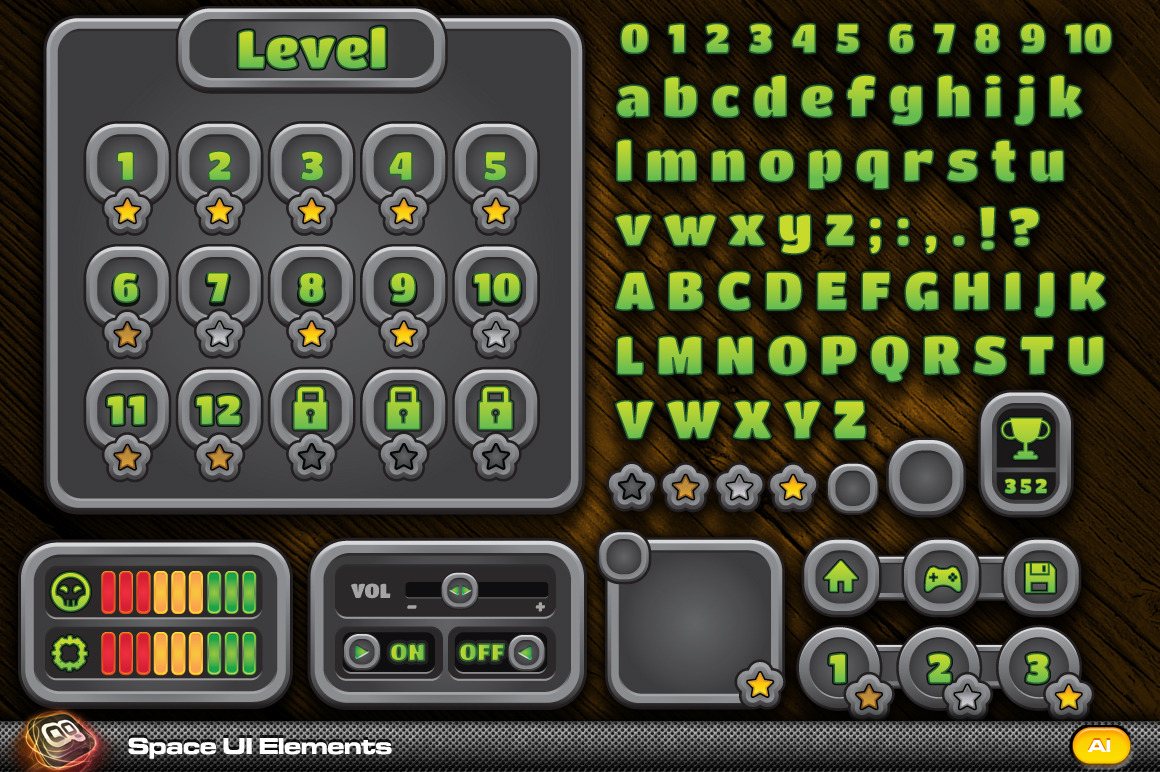Select level 11 tile
The height and width of the screenshot is (772, 1160).
(127, 411)
